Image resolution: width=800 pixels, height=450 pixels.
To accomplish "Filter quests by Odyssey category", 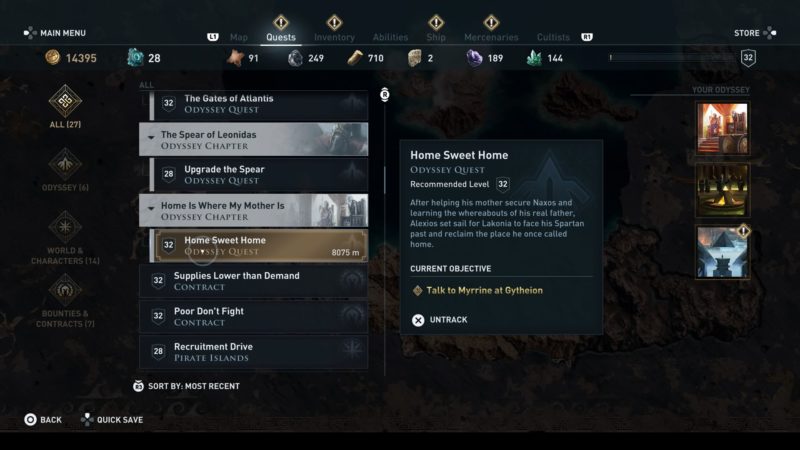I will pyautogui.click(x=66, y=170).
